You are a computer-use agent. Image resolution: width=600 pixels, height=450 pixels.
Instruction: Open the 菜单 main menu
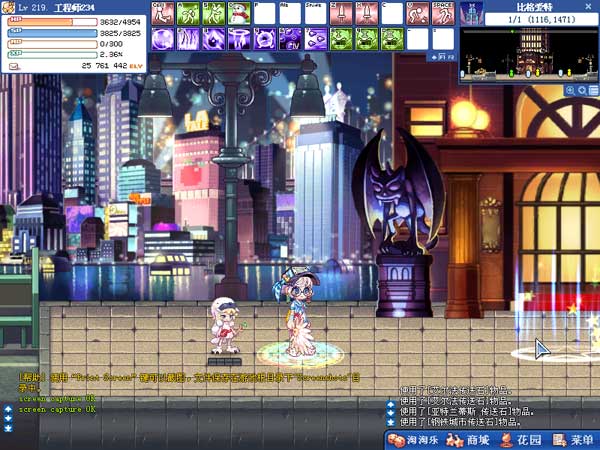pos(573,440)
